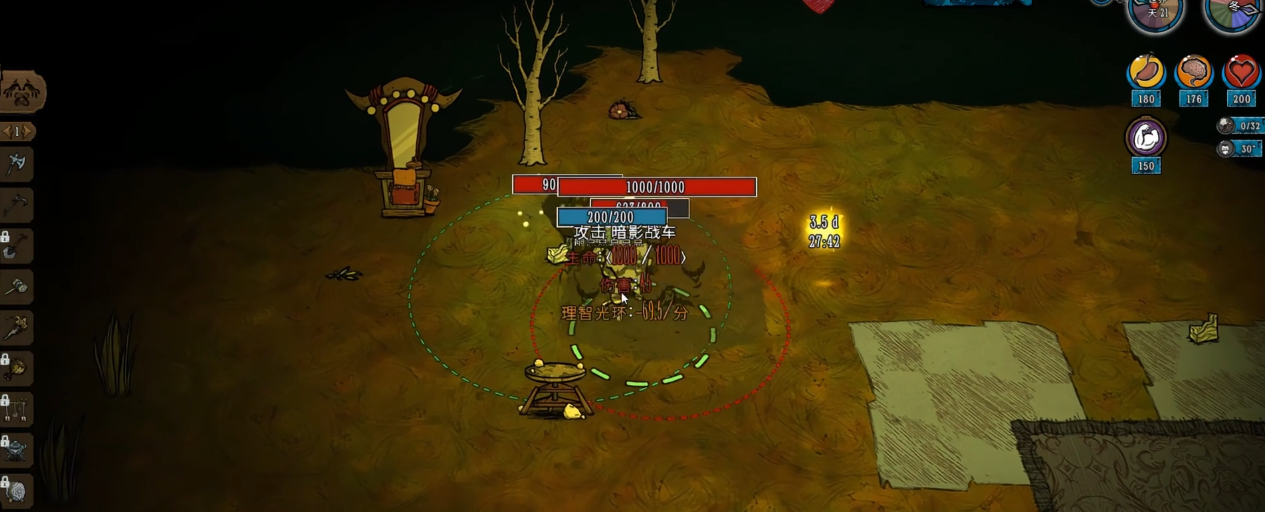Open the crafting menu button
The width and height of the screenshot is (1265, 512).
pos(21,92)
